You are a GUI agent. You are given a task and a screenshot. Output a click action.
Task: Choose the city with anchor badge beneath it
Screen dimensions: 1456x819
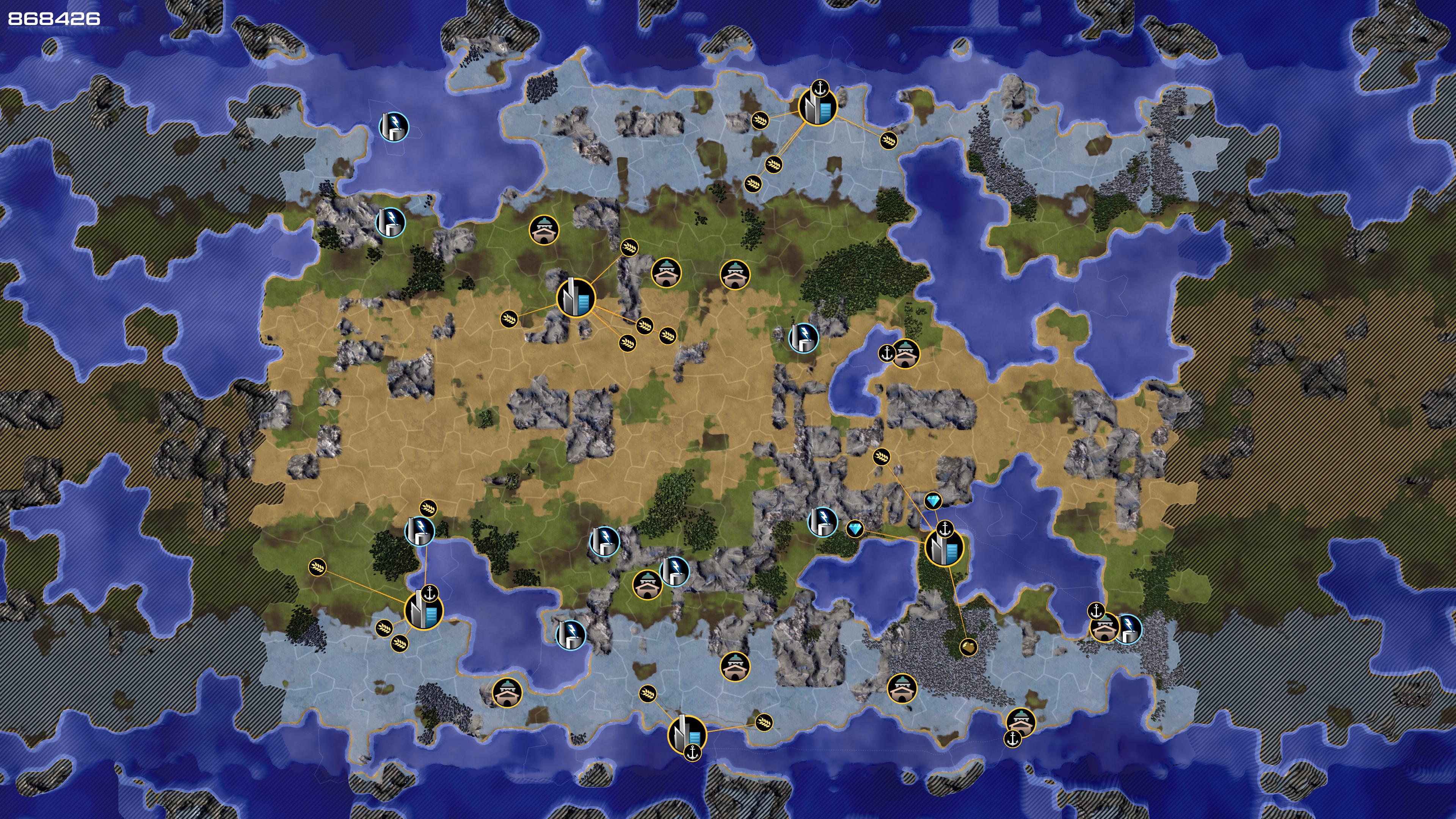(687, 734)
